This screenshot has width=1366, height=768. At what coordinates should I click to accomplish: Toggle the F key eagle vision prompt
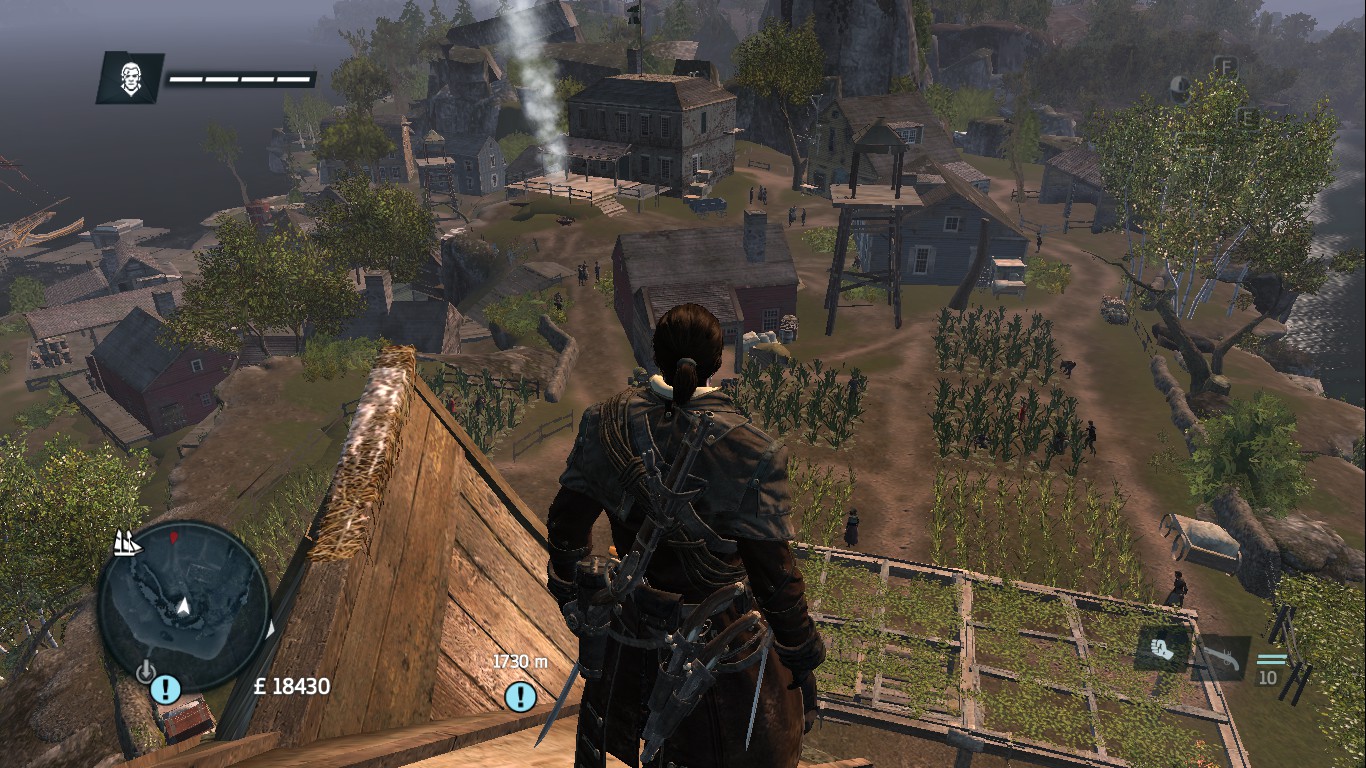click(1227, 66)
